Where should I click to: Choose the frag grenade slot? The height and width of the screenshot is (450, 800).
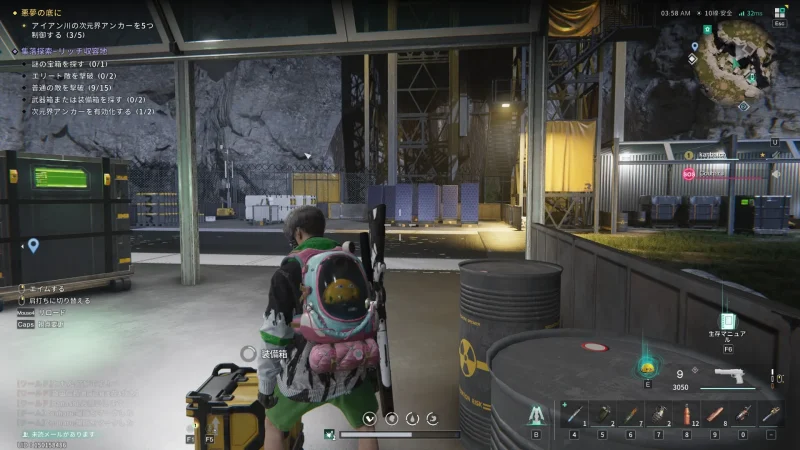pos(658,412)
